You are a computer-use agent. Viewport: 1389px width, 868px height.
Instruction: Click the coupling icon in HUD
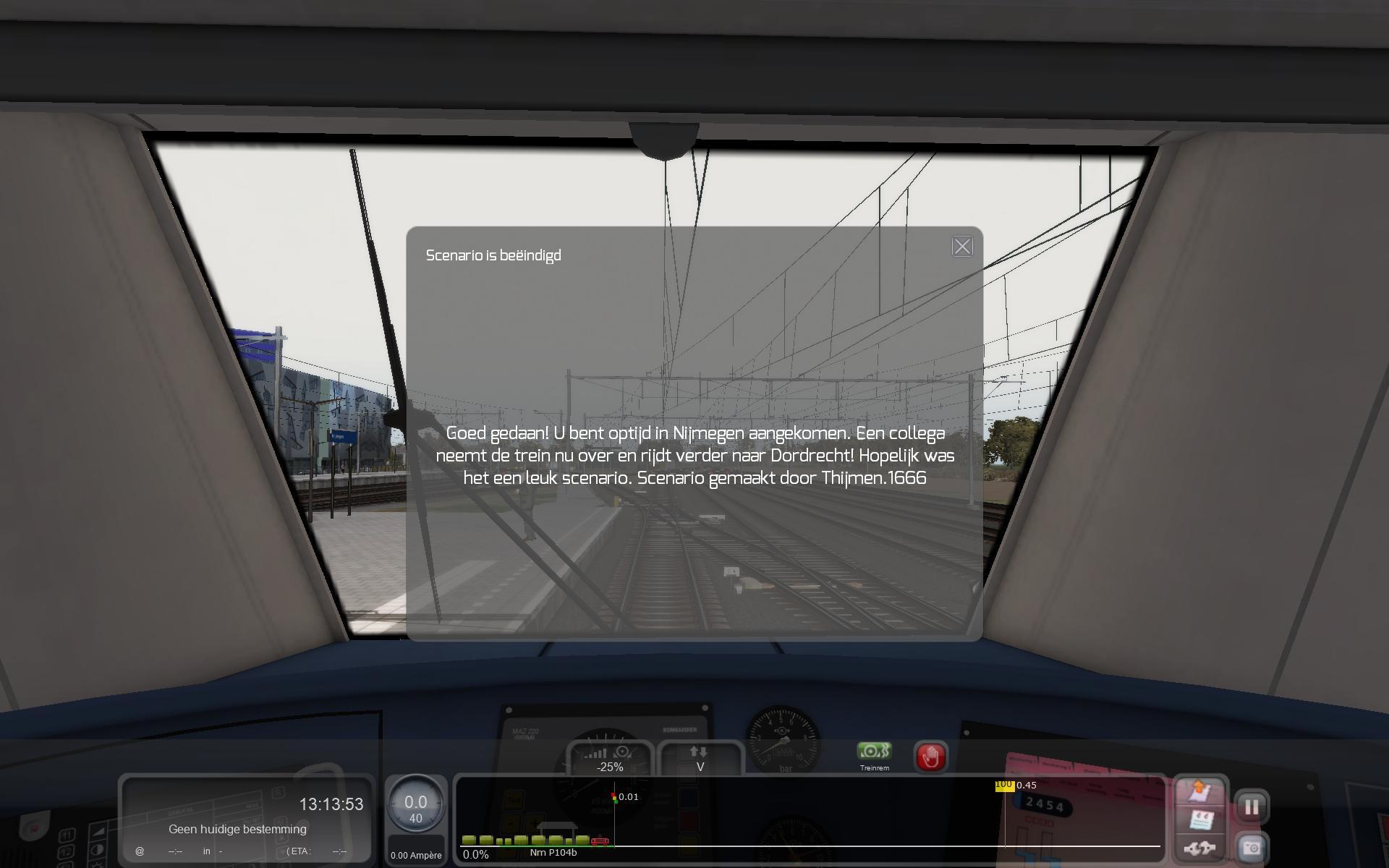point(1199,848)
